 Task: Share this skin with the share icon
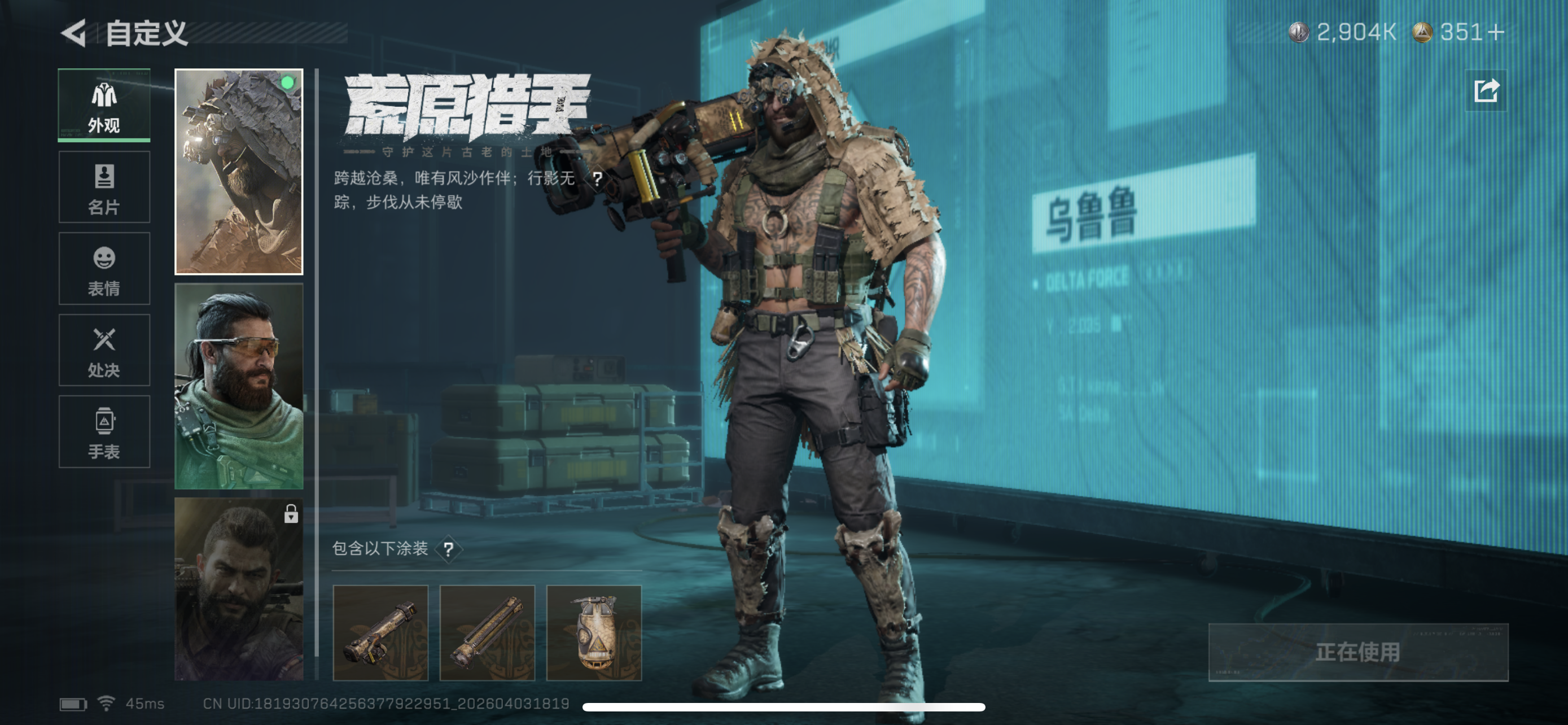pyautogui.click(x=1486, y=91)
